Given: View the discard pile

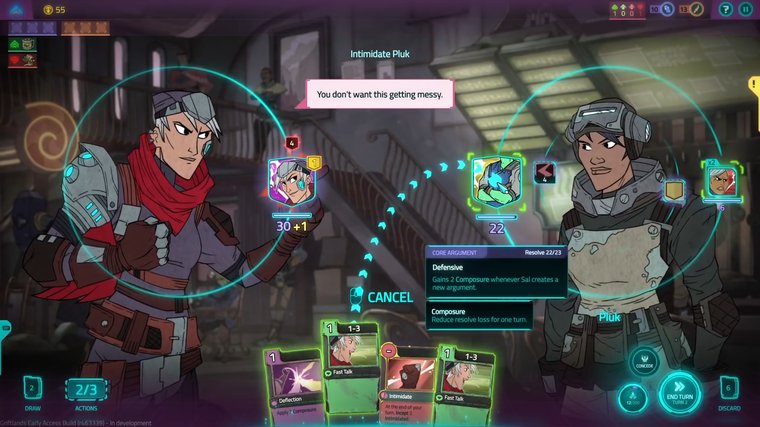Looking at the screenshot, I should click(729, 390).
